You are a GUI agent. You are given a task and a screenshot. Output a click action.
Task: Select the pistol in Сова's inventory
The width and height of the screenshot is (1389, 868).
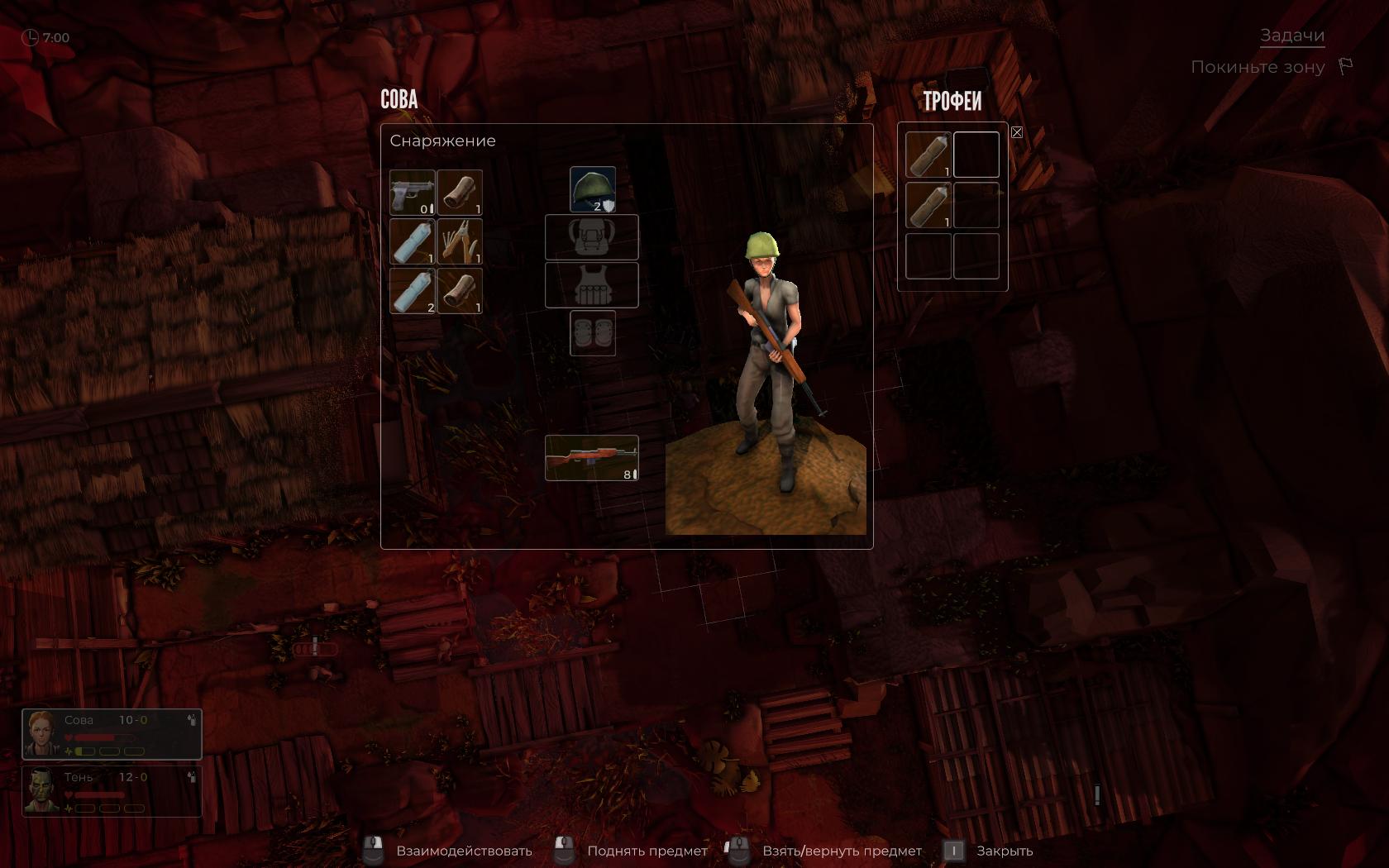click(x=412, y=193)
